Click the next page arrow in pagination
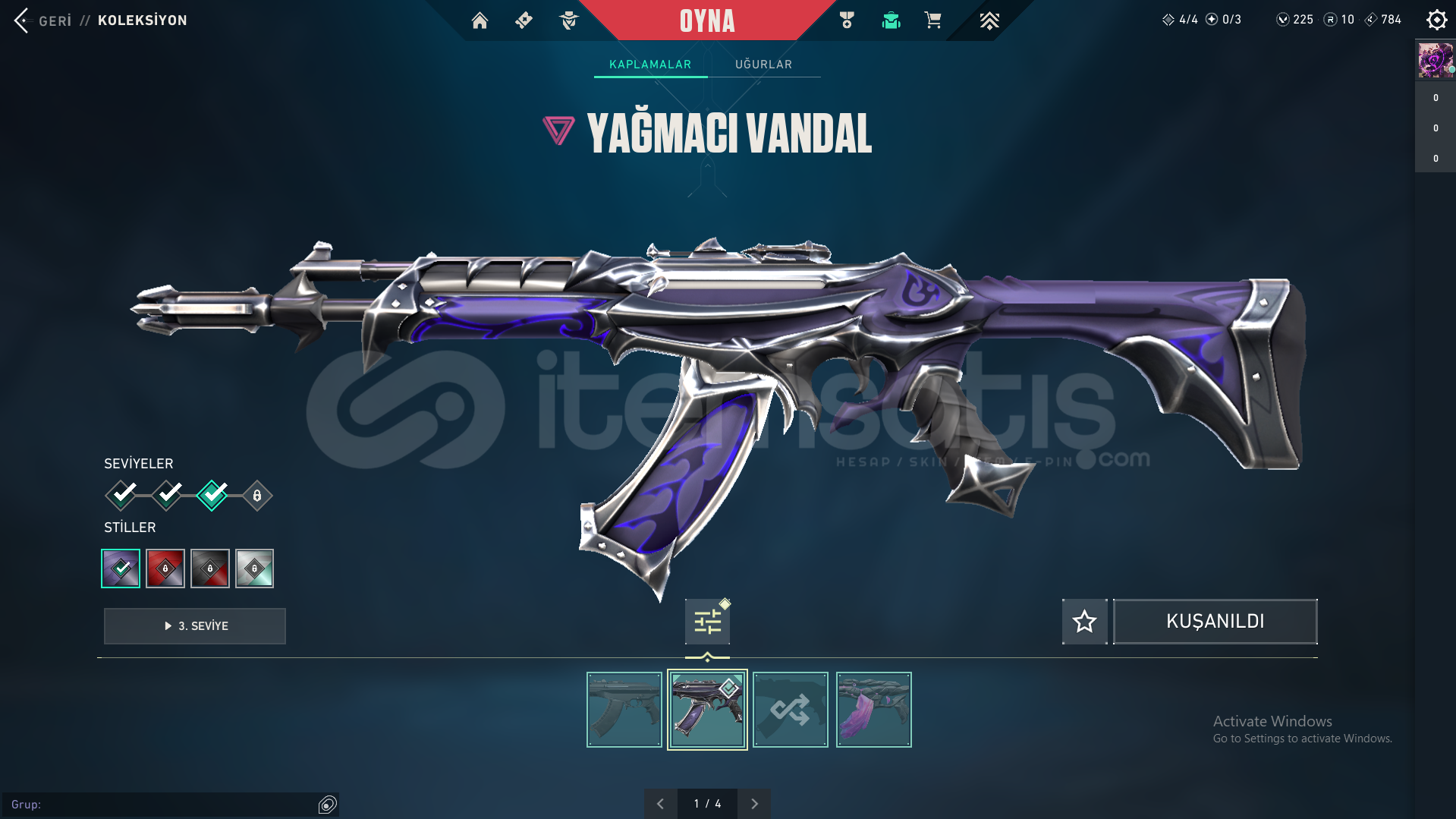 [753, 803]
